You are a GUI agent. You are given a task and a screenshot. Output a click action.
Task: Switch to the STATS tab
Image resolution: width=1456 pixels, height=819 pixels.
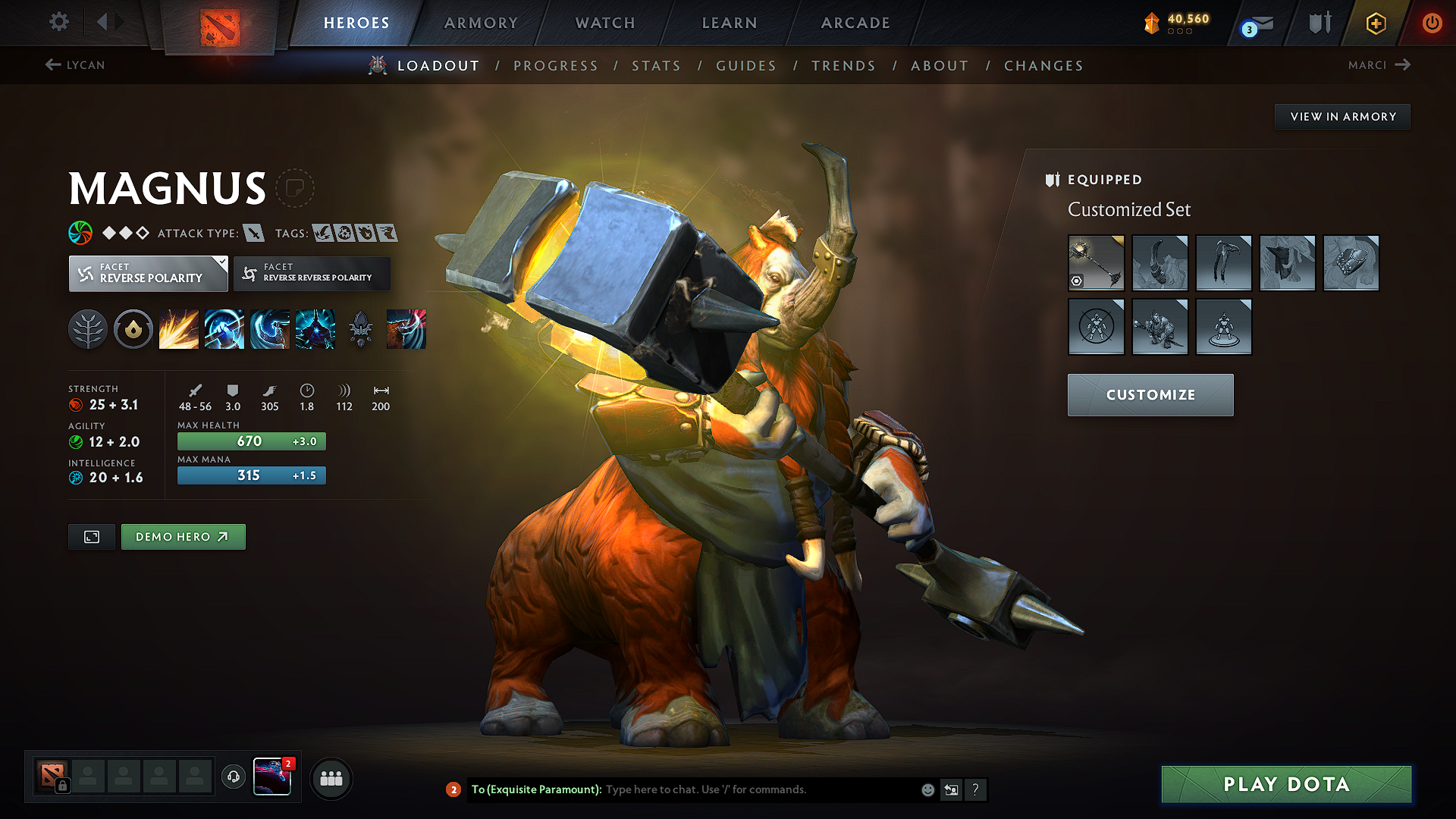pos(656,65)
